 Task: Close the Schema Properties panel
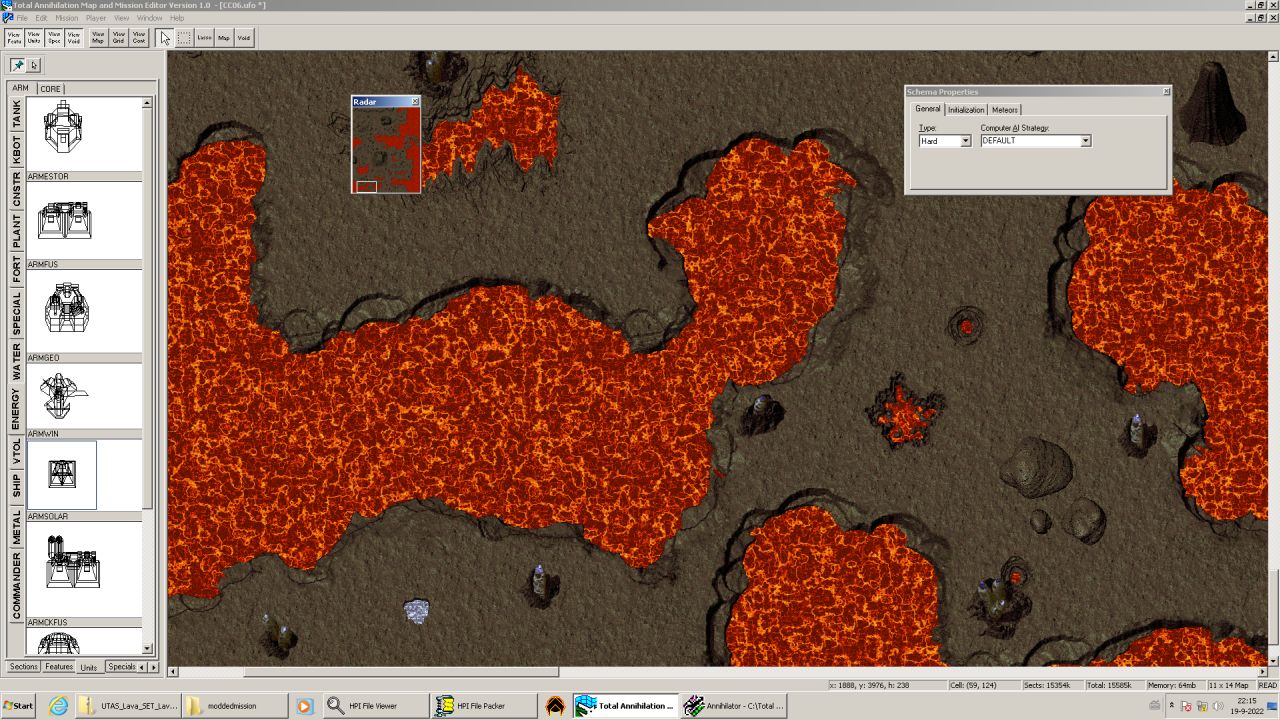[1166, 92]
